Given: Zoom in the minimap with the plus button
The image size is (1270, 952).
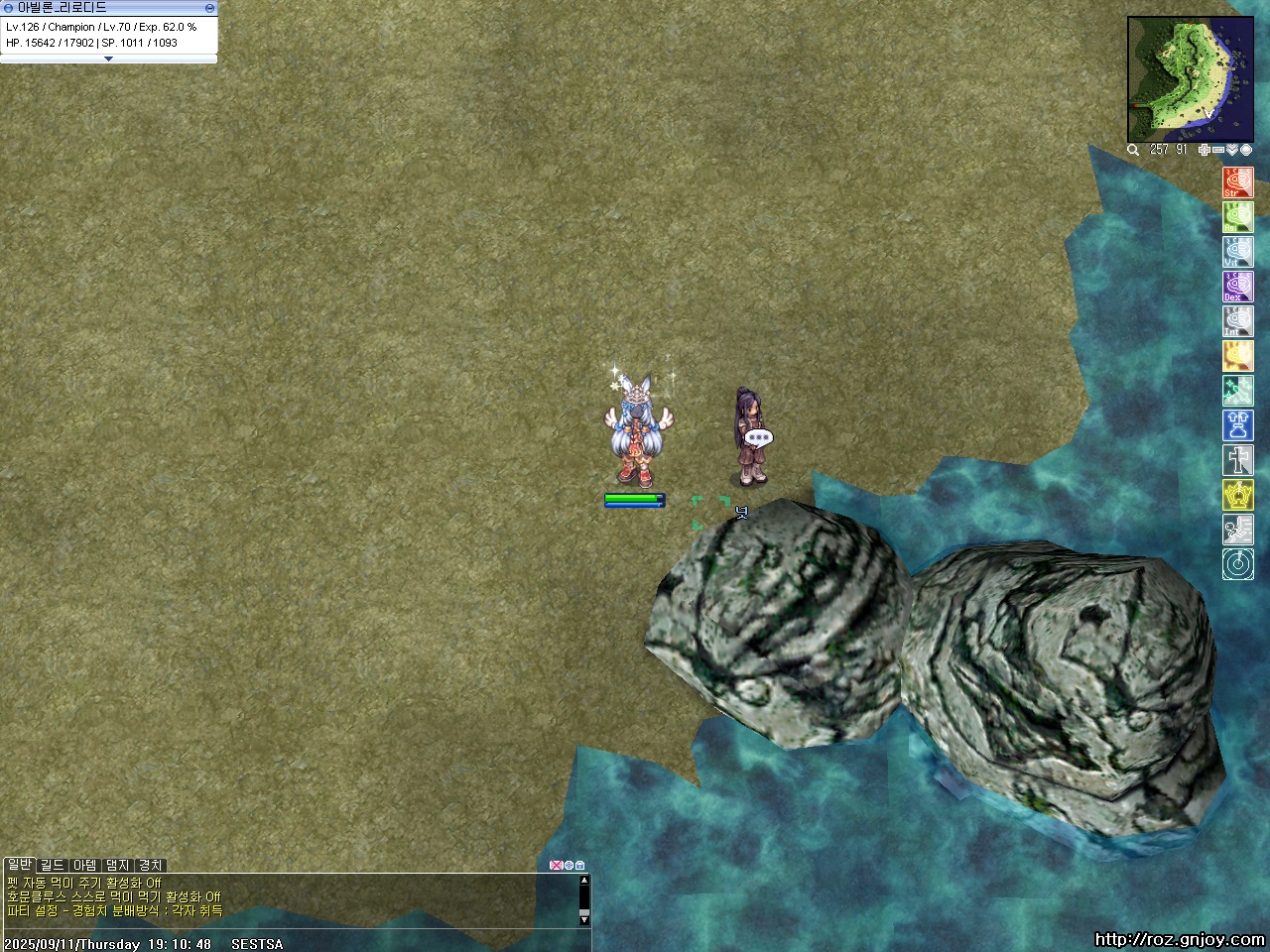Looking at the screenshot, I should tap(1205, 150).
